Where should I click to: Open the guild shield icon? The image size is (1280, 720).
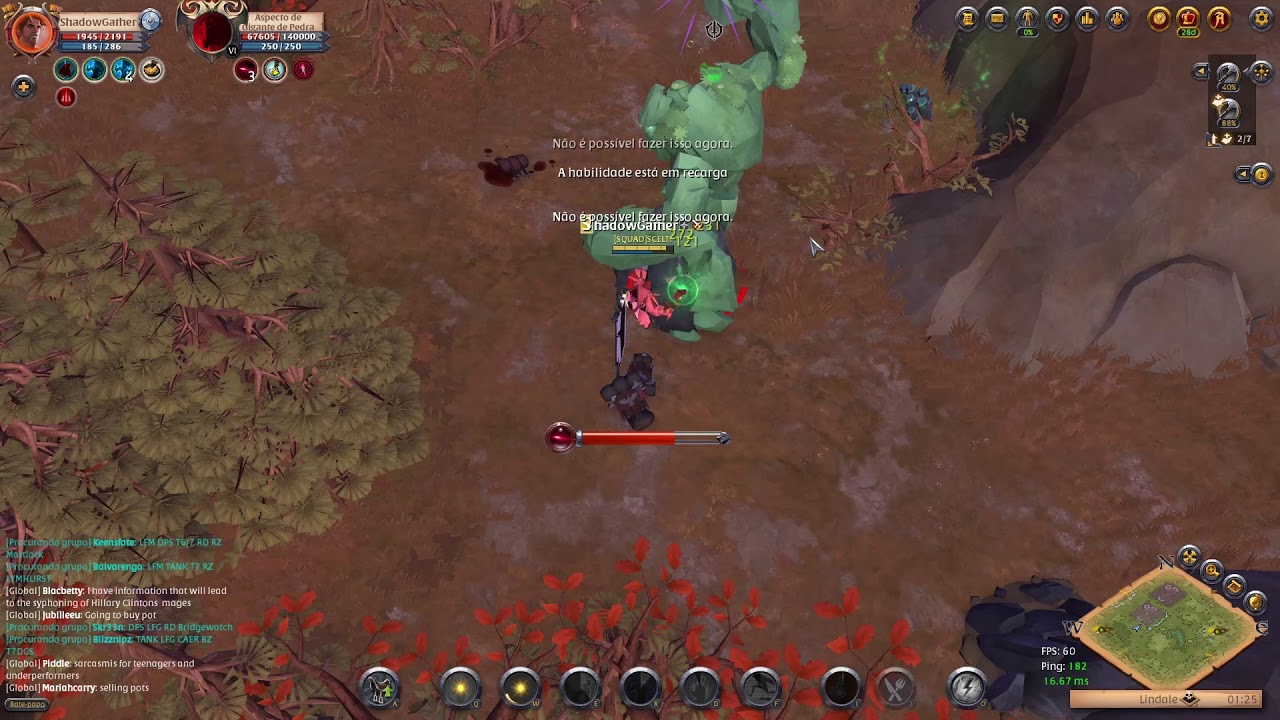tap(1057, 18)
